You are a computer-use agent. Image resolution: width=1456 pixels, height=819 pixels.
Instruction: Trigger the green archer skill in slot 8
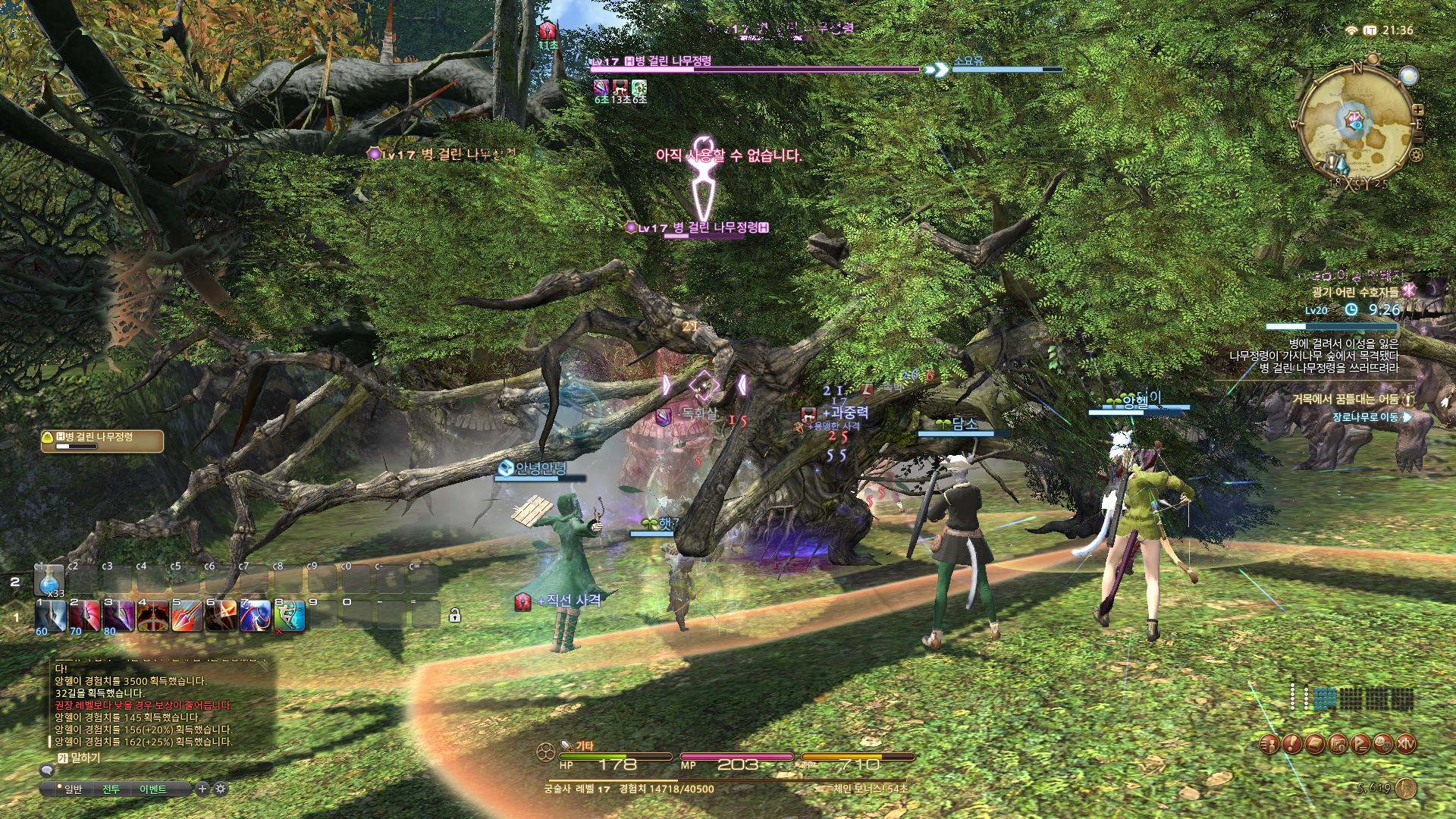[290, 615]
